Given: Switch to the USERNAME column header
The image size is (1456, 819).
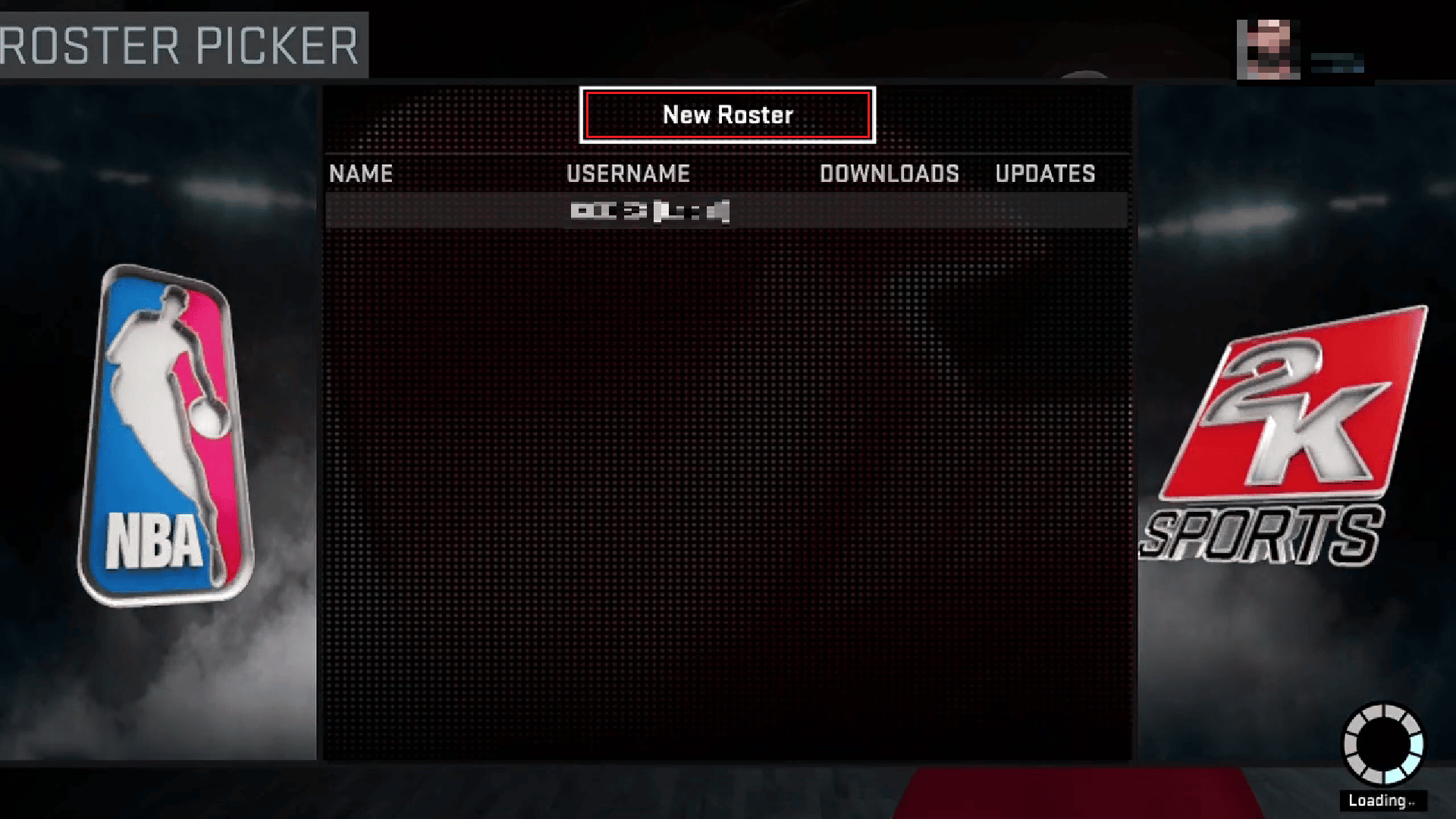Looking at the screenshot, I should pos(628,174).
